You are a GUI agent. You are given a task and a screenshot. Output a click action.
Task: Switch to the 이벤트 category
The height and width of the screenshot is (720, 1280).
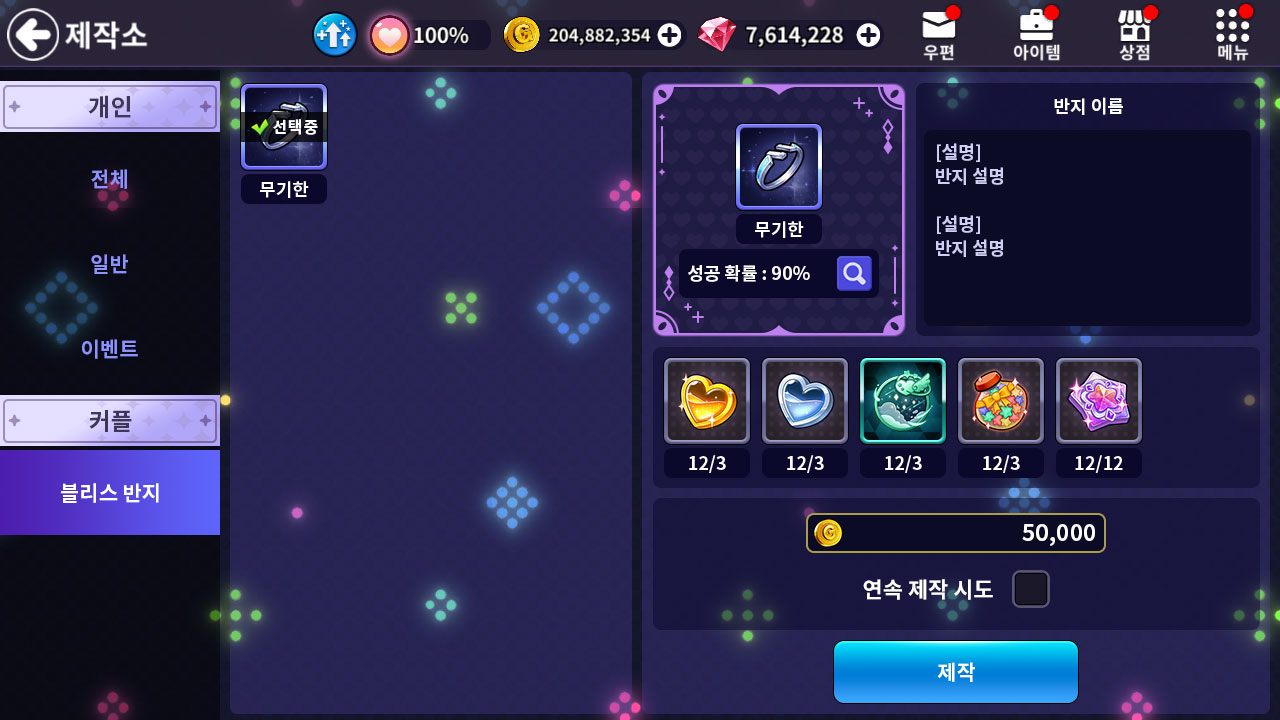tap(110, 348)
